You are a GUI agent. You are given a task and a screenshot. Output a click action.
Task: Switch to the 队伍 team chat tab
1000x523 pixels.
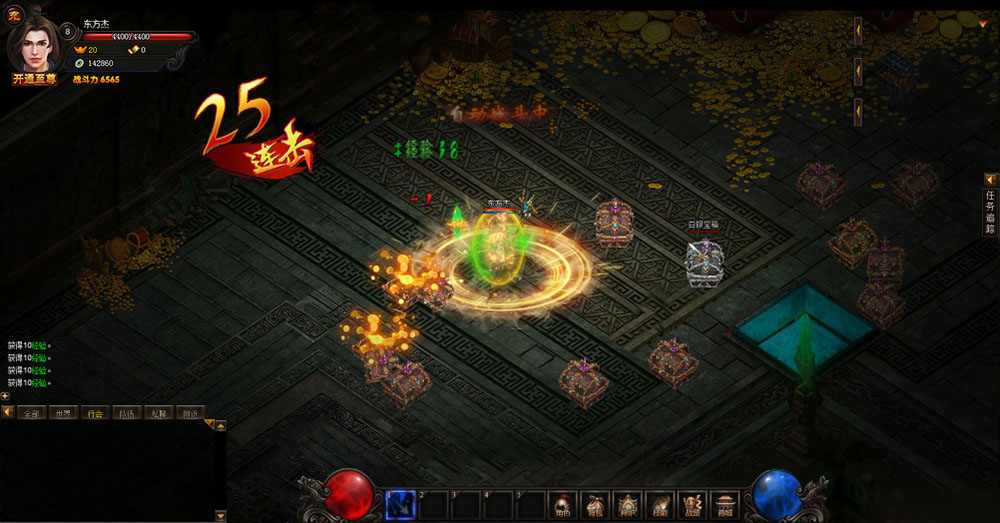tap(126, 412)
